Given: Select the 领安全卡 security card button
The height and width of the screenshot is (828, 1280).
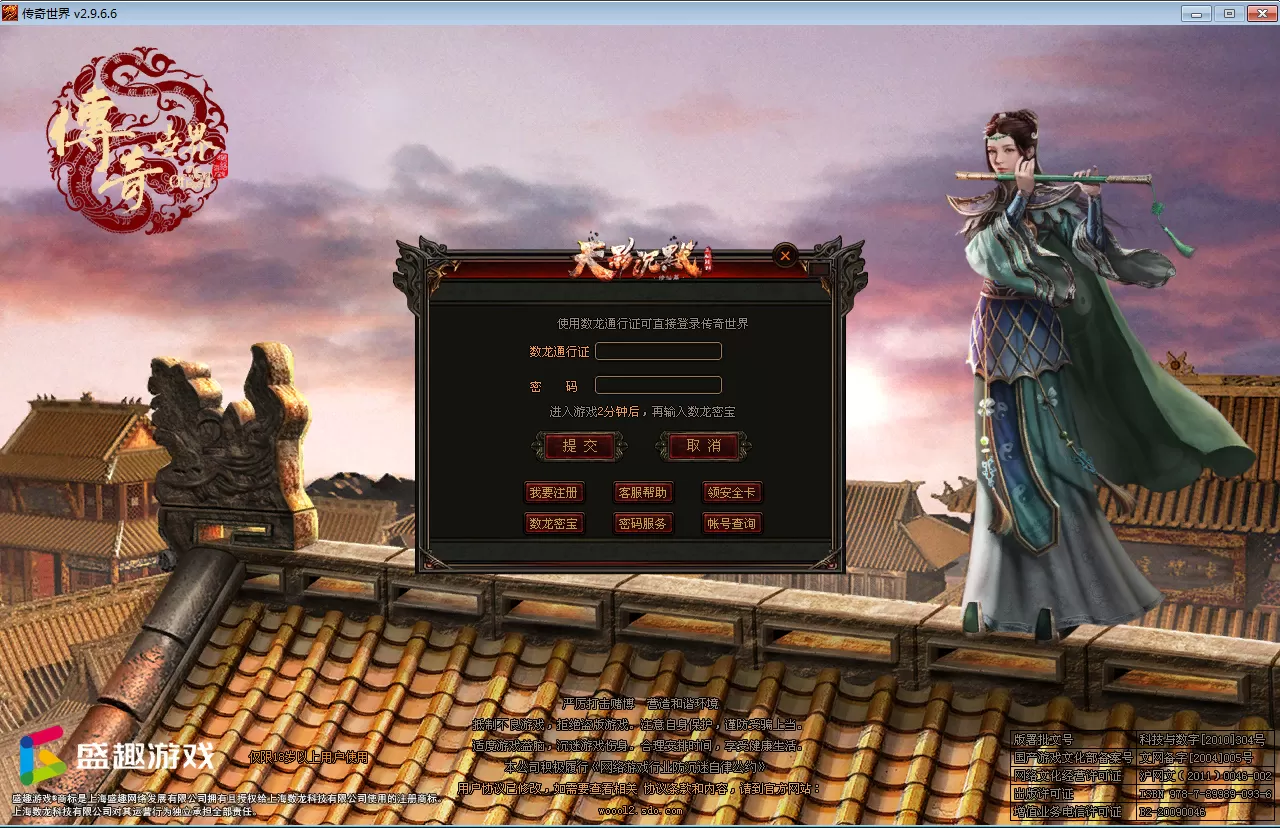Looking at the screenshot, I should (732, 493).
